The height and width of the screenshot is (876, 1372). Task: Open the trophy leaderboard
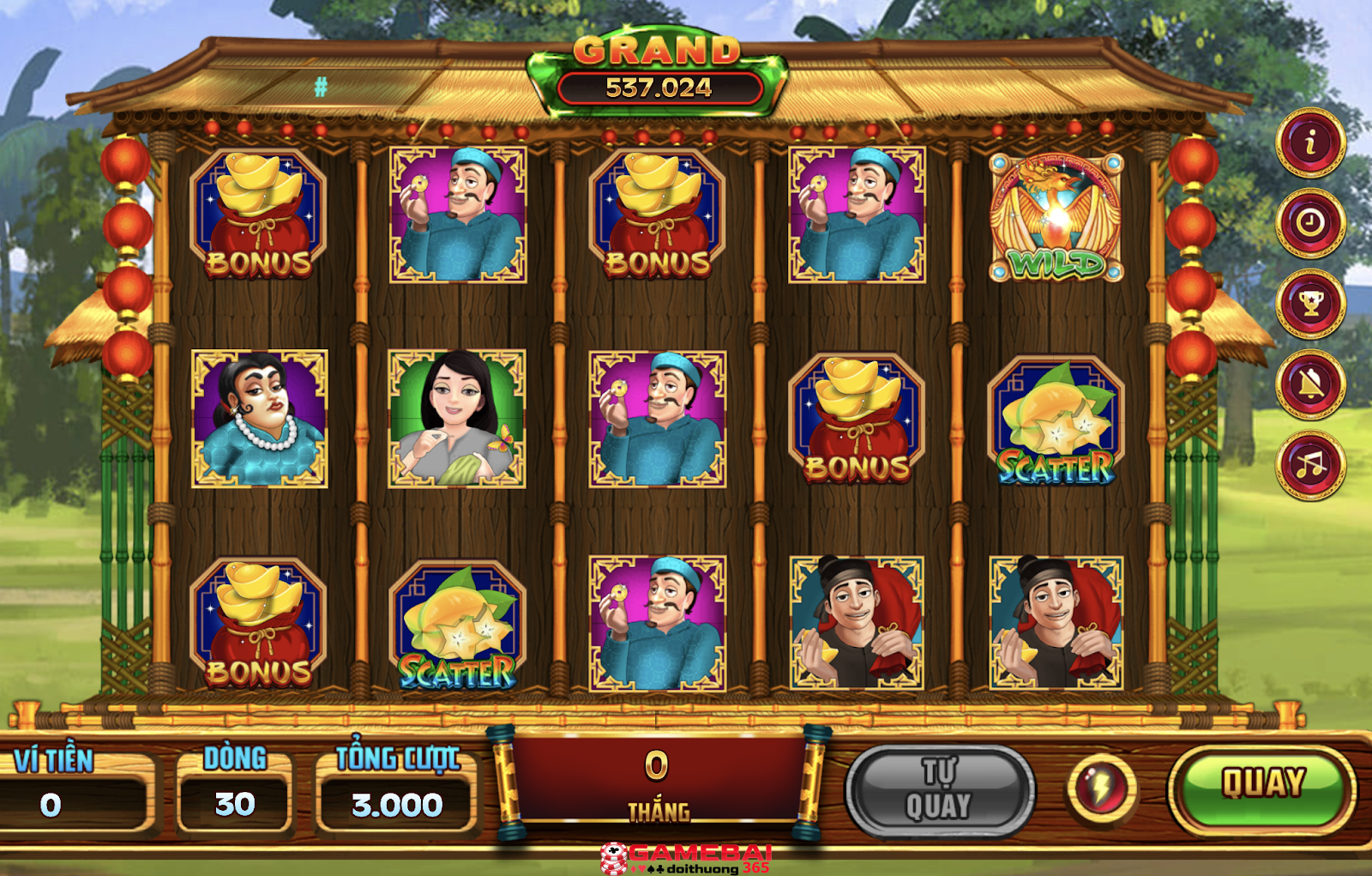coord(1309,304)
